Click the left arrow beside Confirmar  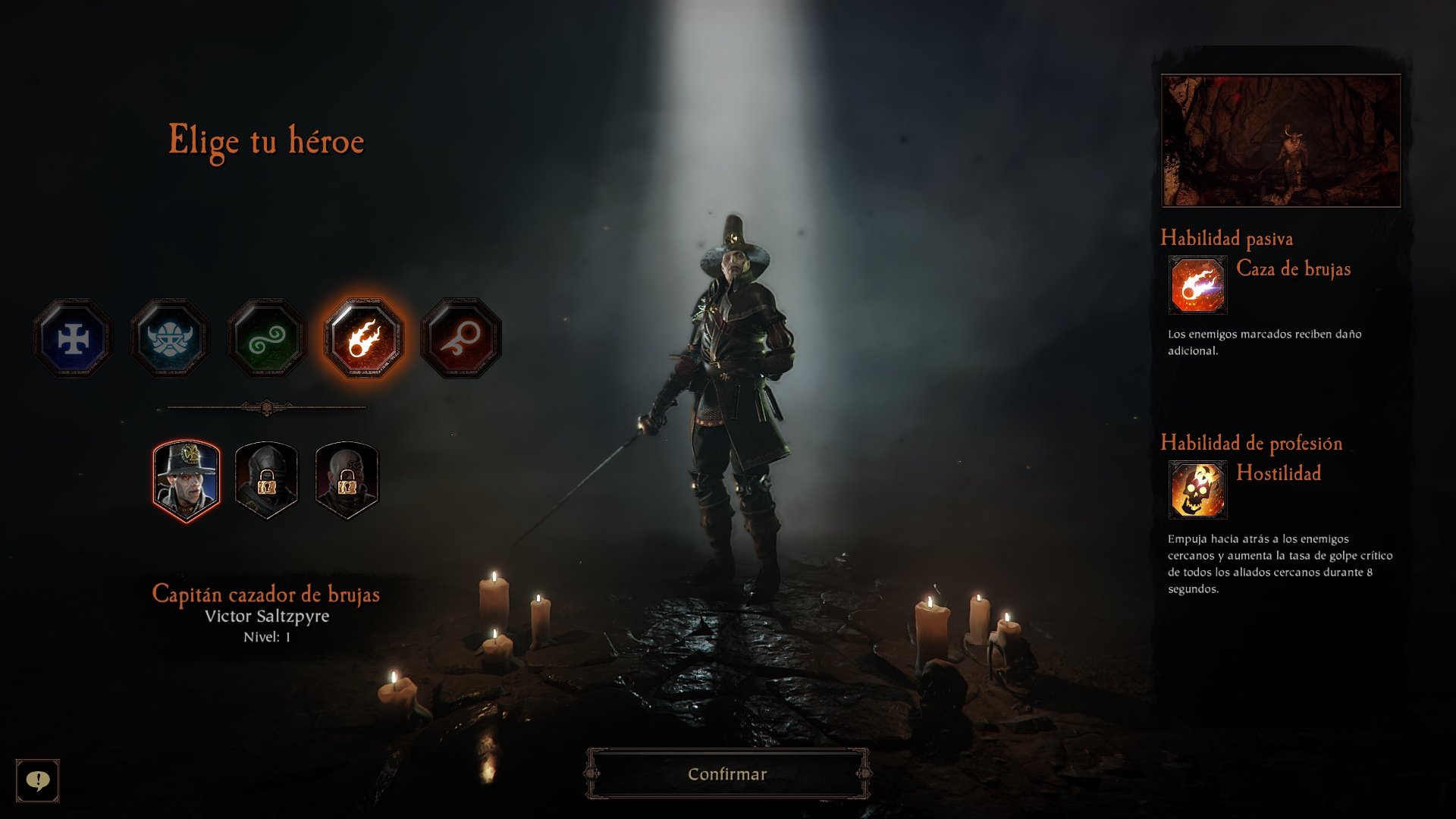point(590,773)
